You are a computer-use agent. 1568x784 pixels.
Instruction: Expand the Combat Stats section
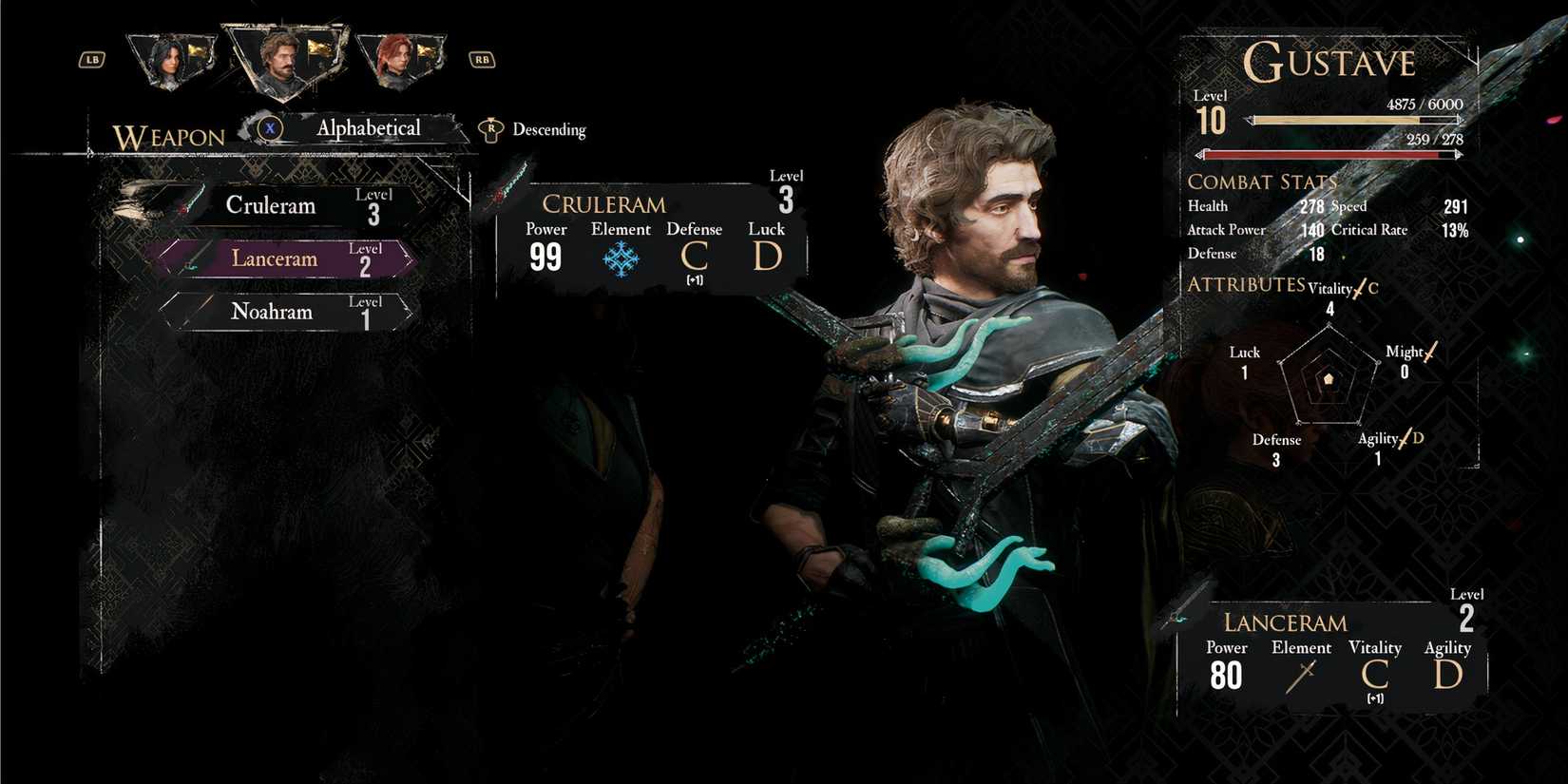click(1262, 182)
